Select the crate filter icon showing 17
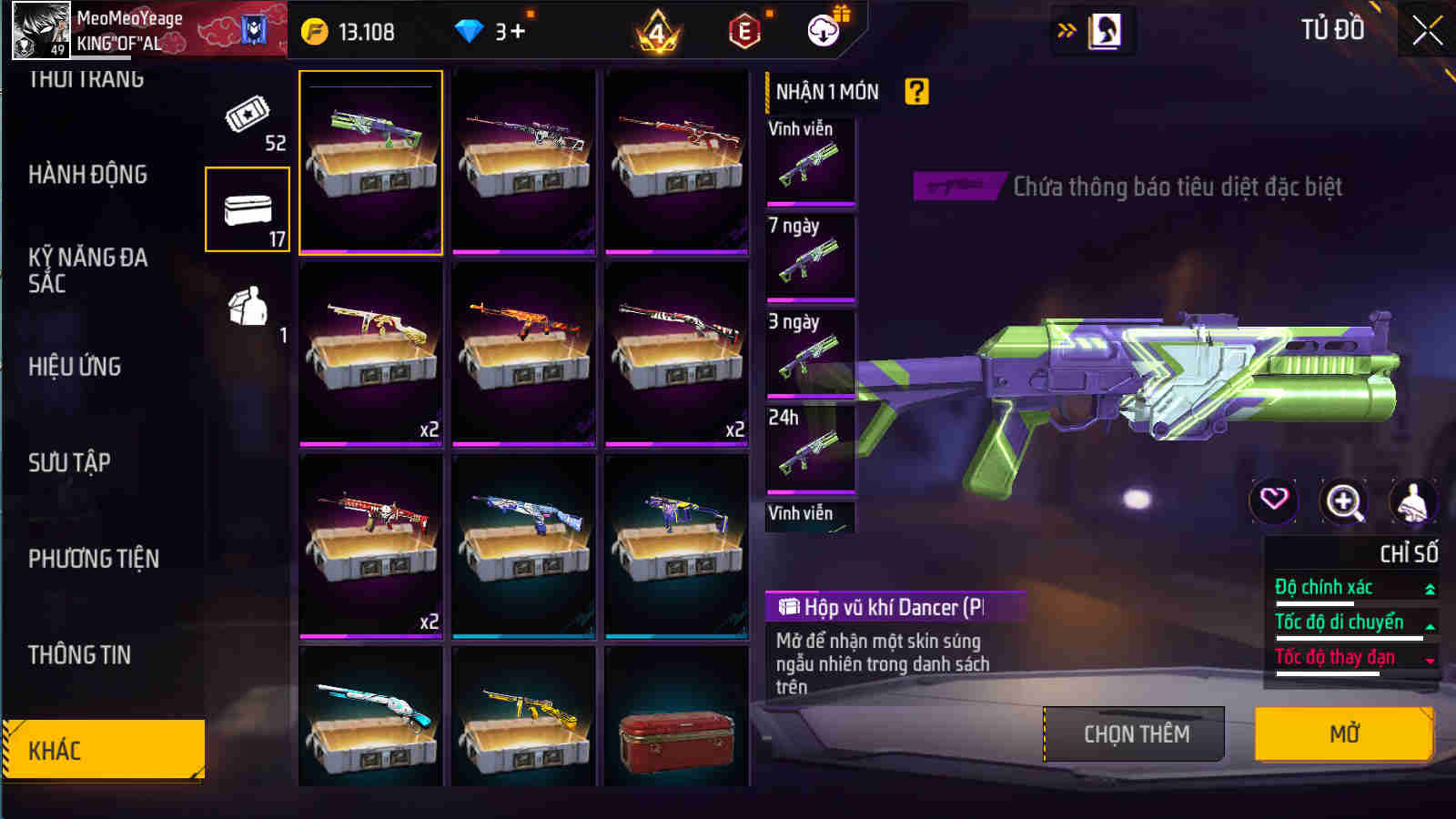This screenshot has width=1456, height=819. (248, 209)
